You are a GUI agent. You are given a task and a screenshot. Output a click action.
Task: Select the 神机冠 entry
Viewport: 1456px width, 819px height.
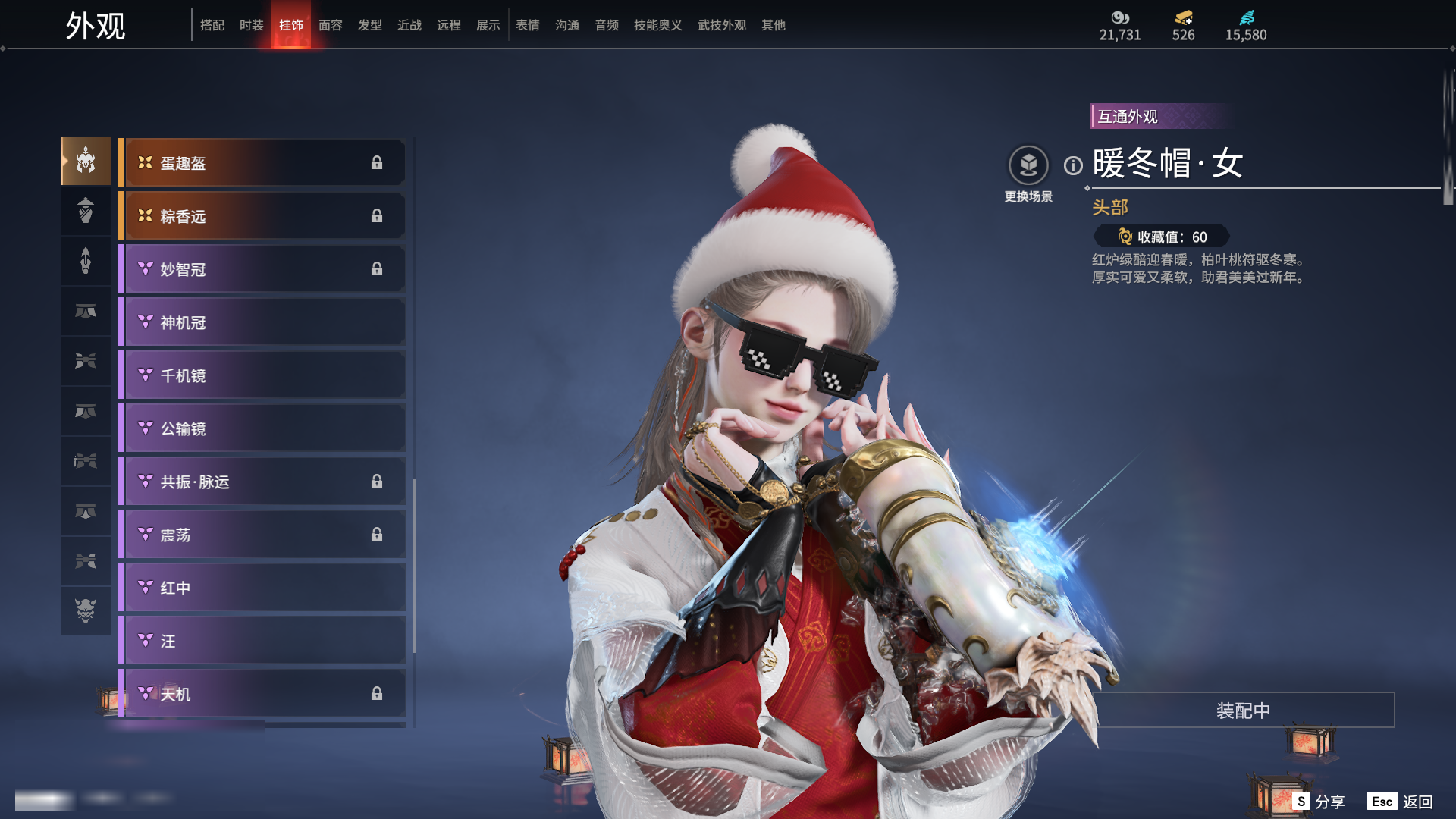262,322
